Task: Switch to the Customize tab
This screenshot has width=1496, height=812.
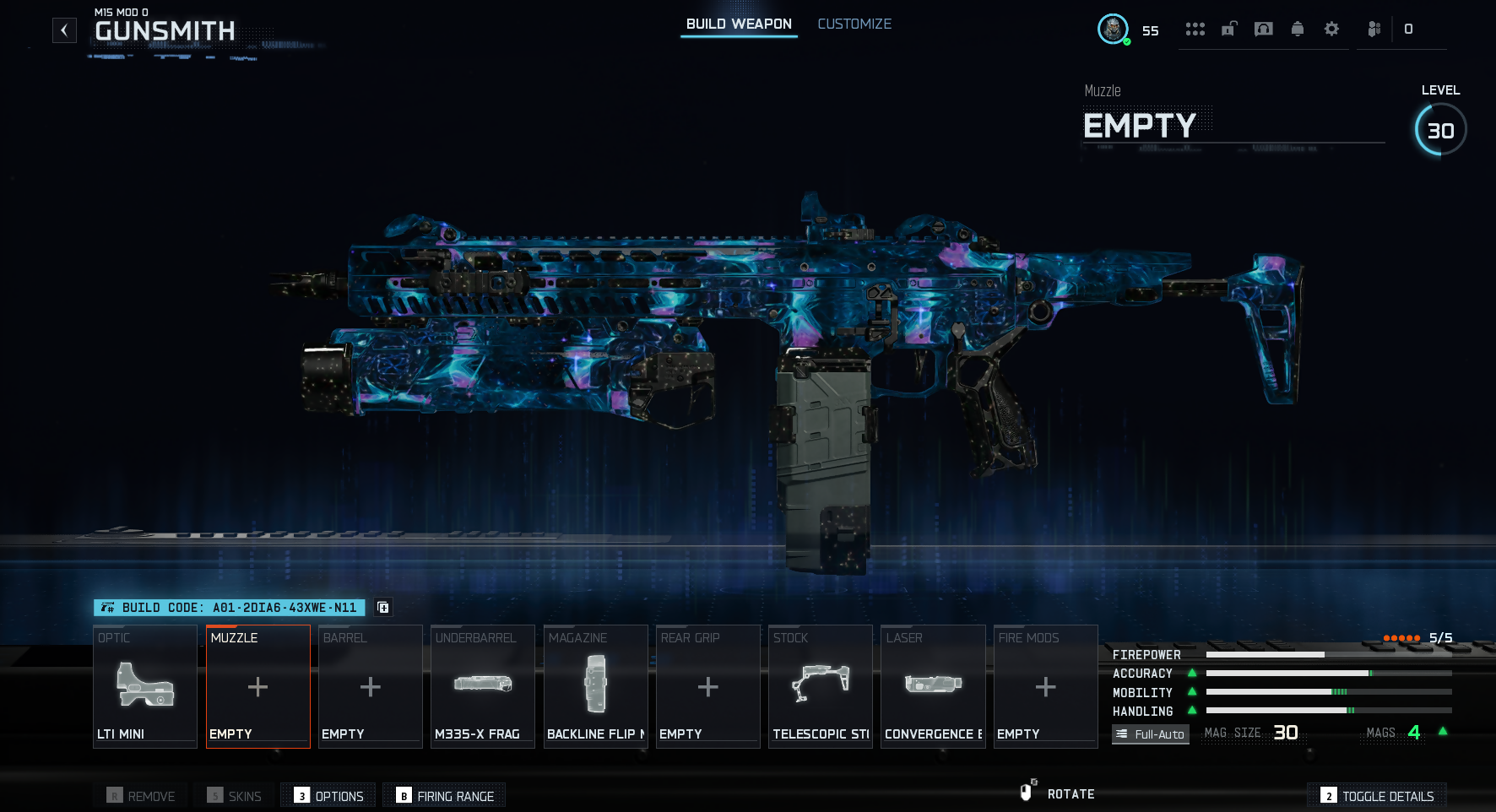Action: pyautogui.click(x=854, y=24)
